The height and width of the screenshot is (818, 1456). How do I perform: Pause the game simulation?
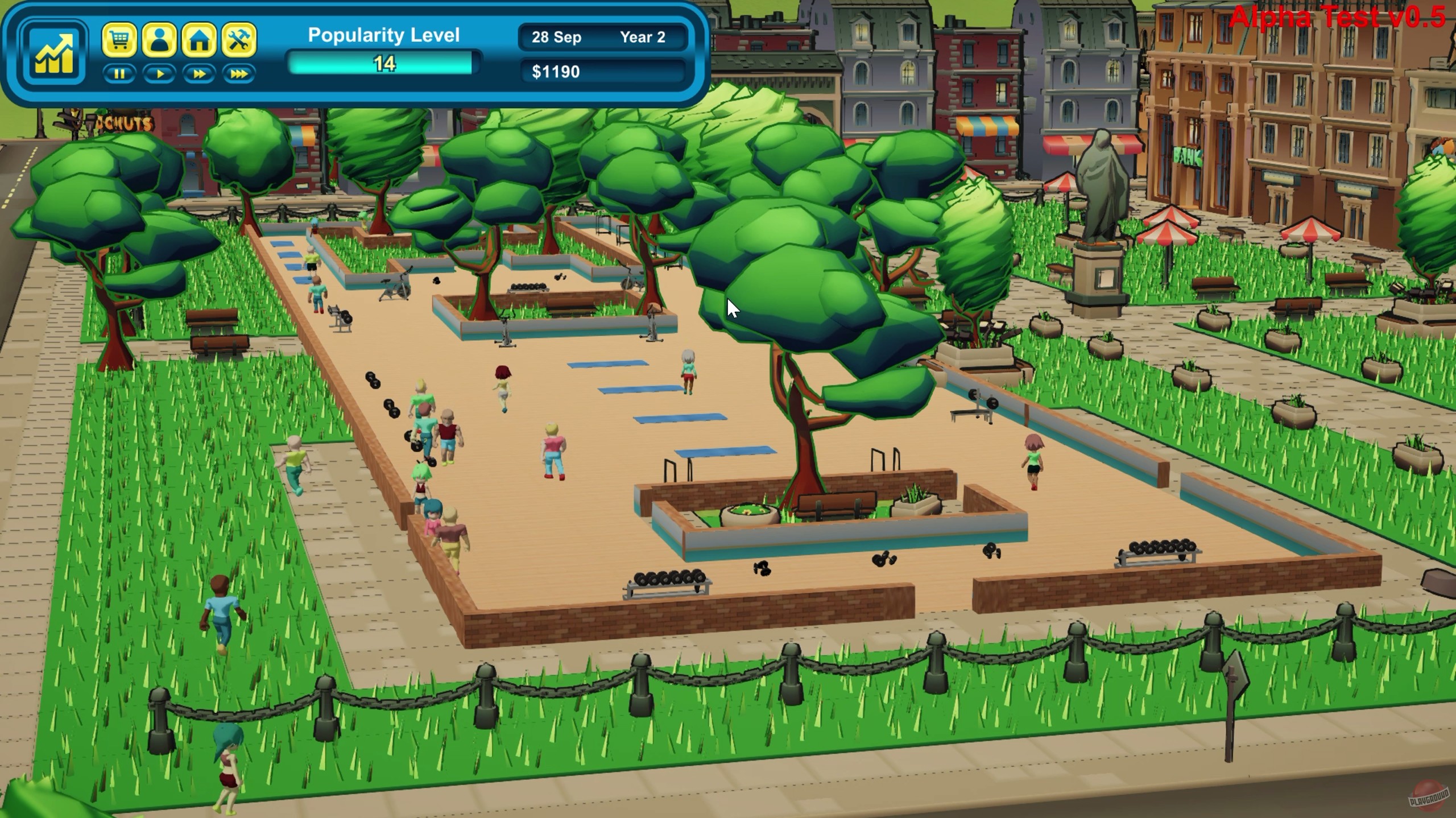click(x=119, y=73)
